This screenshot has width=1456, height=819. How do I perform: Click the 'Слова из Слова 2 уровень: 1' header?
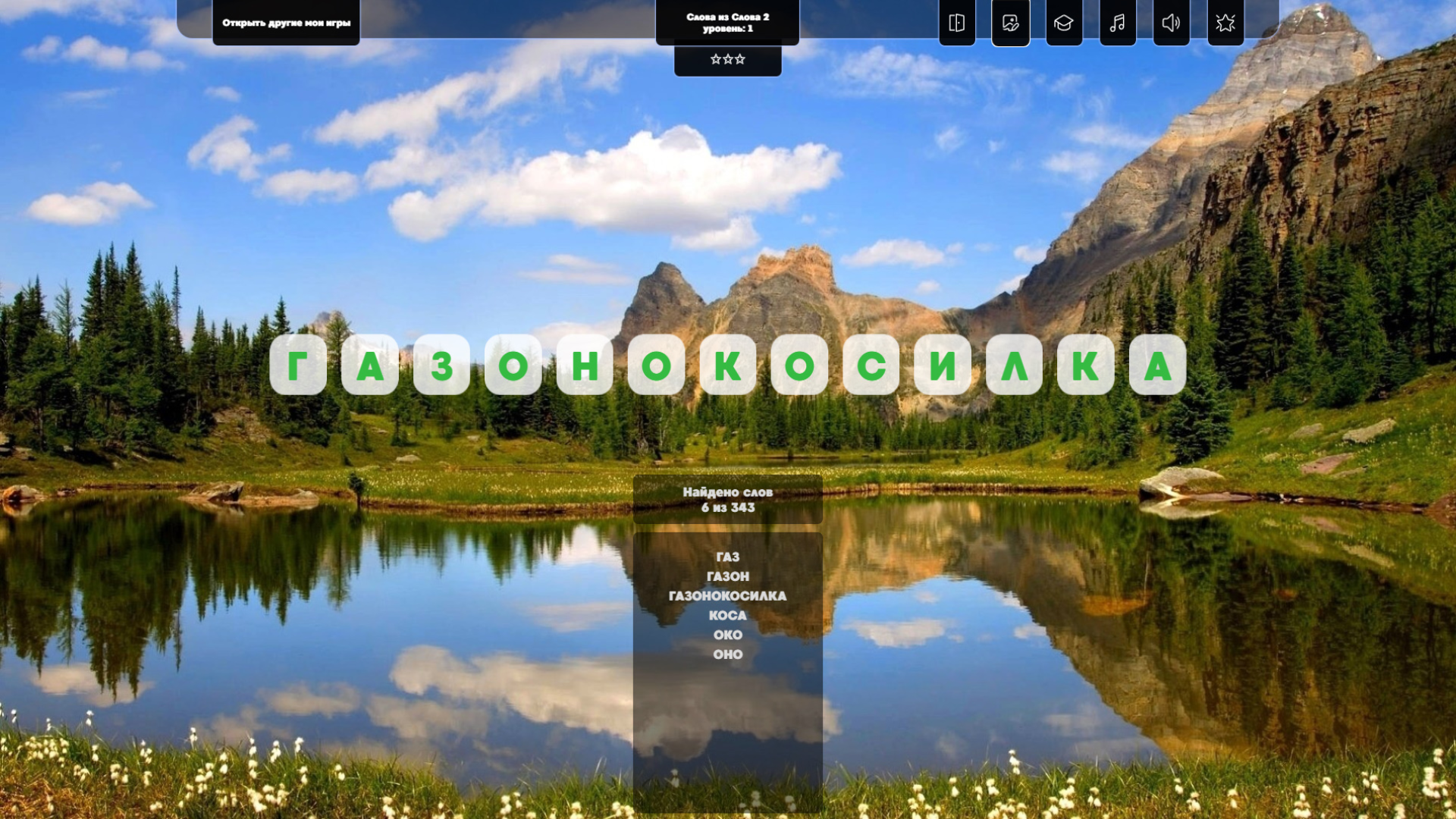727,21
